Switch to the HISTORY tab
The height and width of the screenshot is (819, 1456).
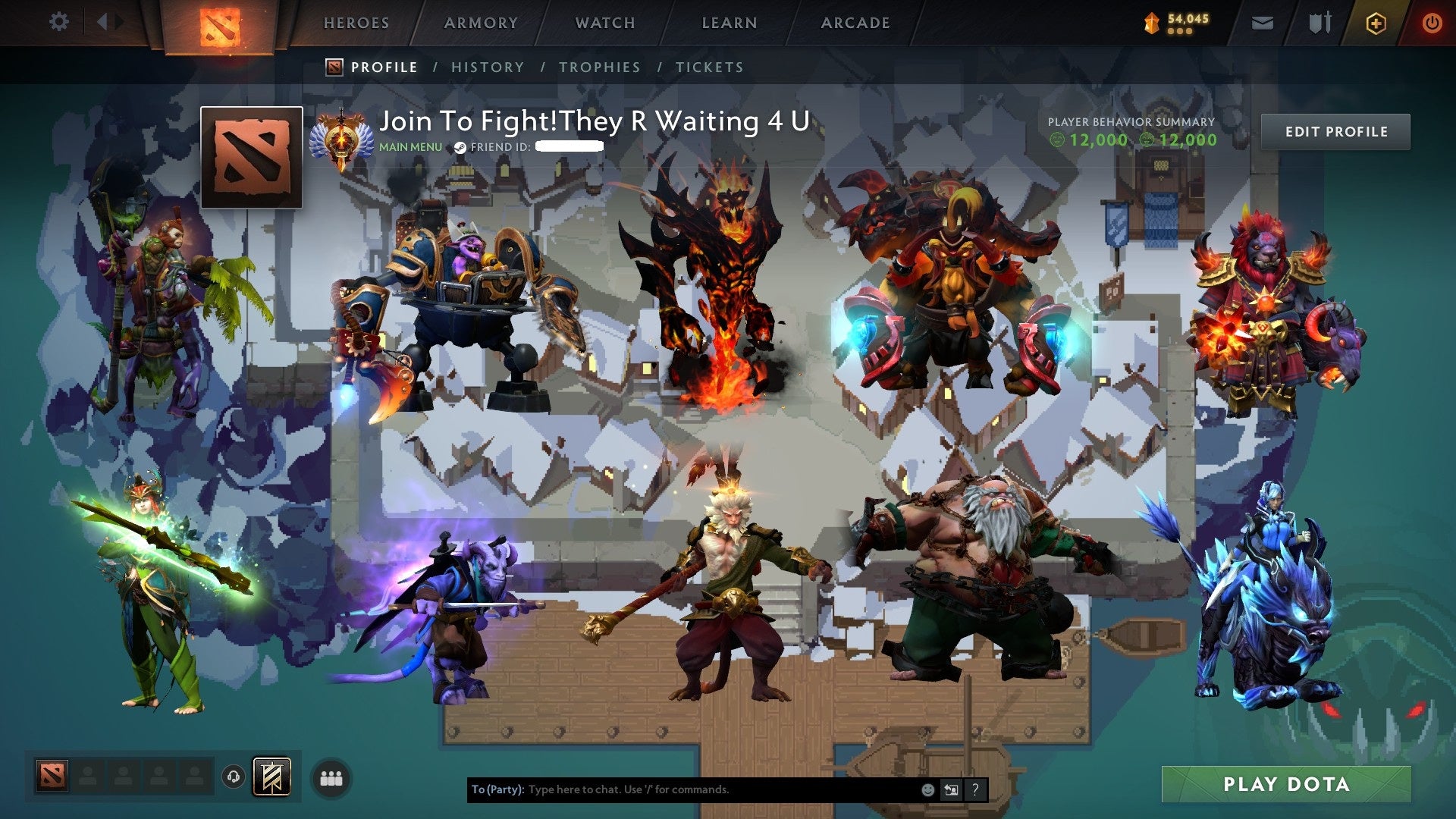point(487,67)
